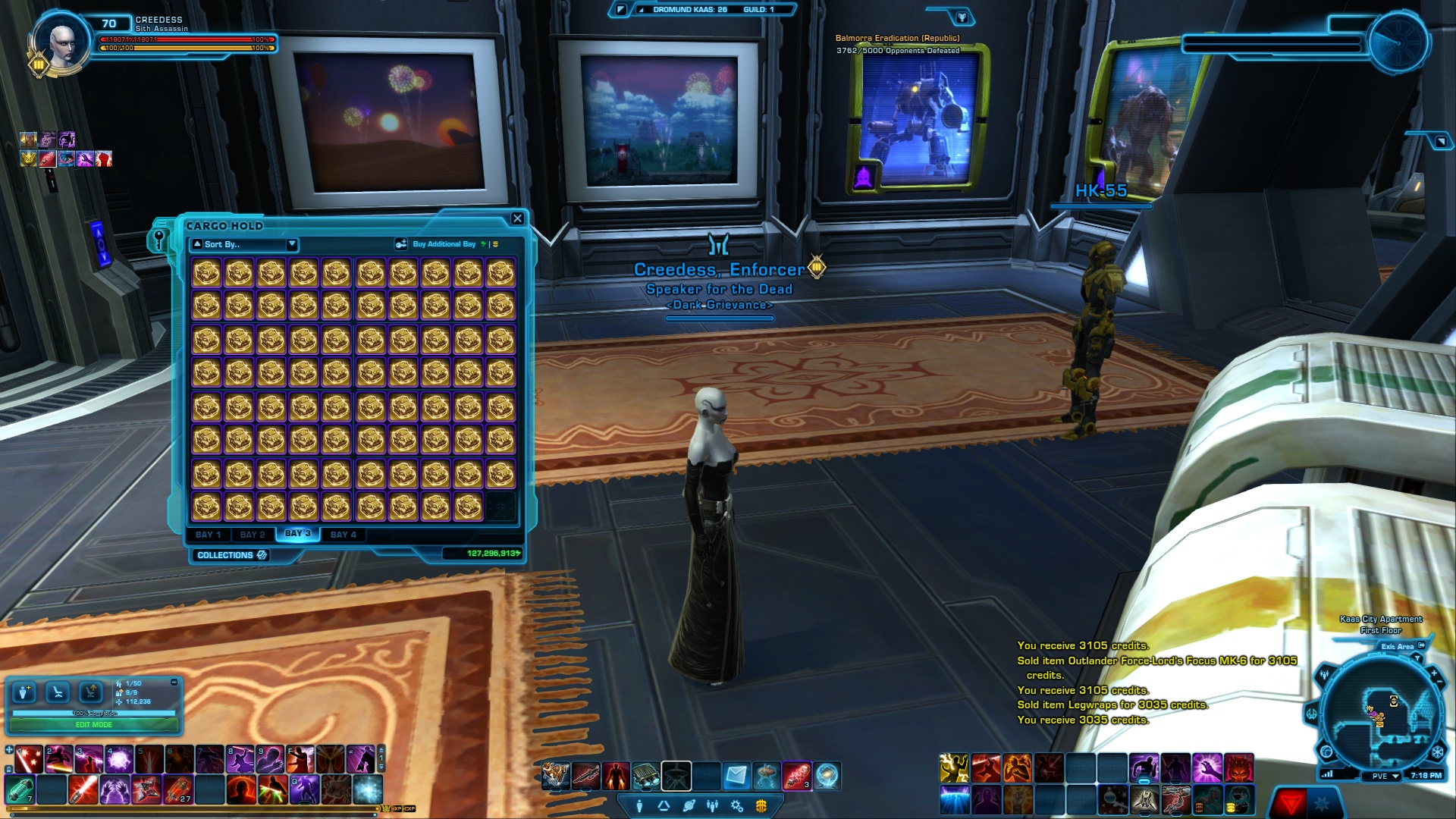Open the mail envelope icon
Image resolution: width=1456 pixels, height=819 pixels.
735,775
